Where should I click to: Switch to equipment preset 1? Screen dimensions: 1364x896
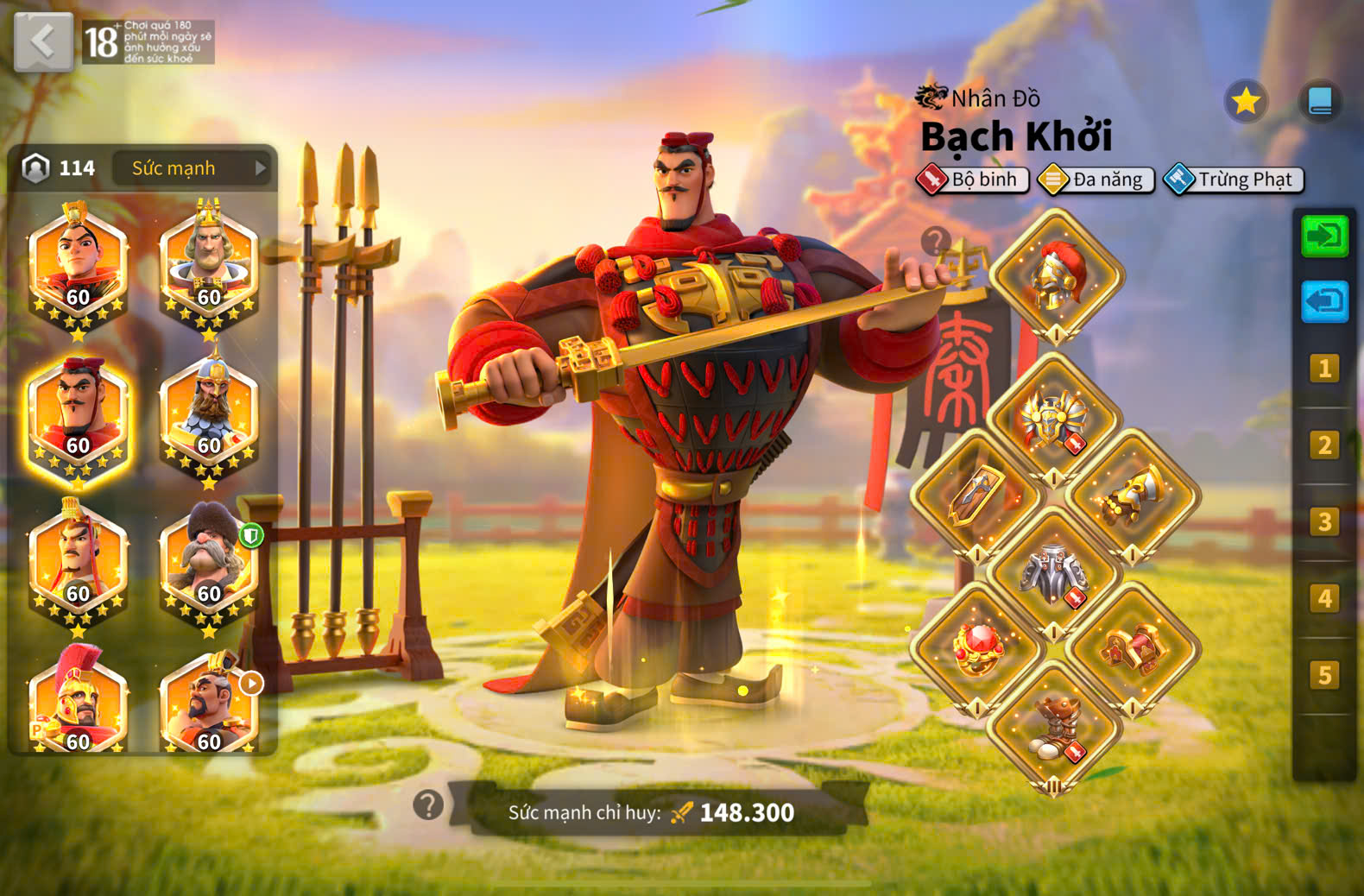1324,369
